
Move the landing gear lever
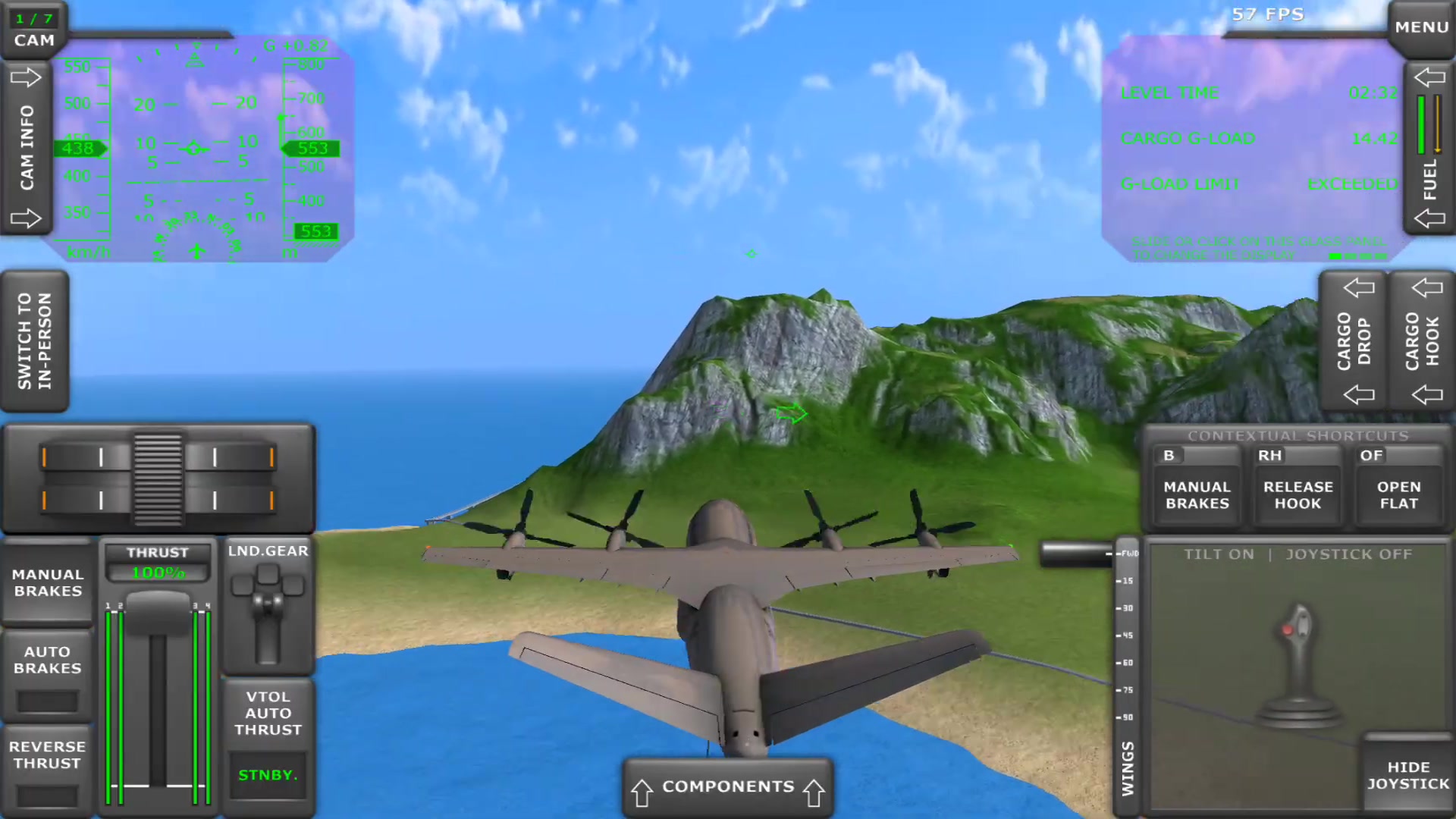[269, 607]
